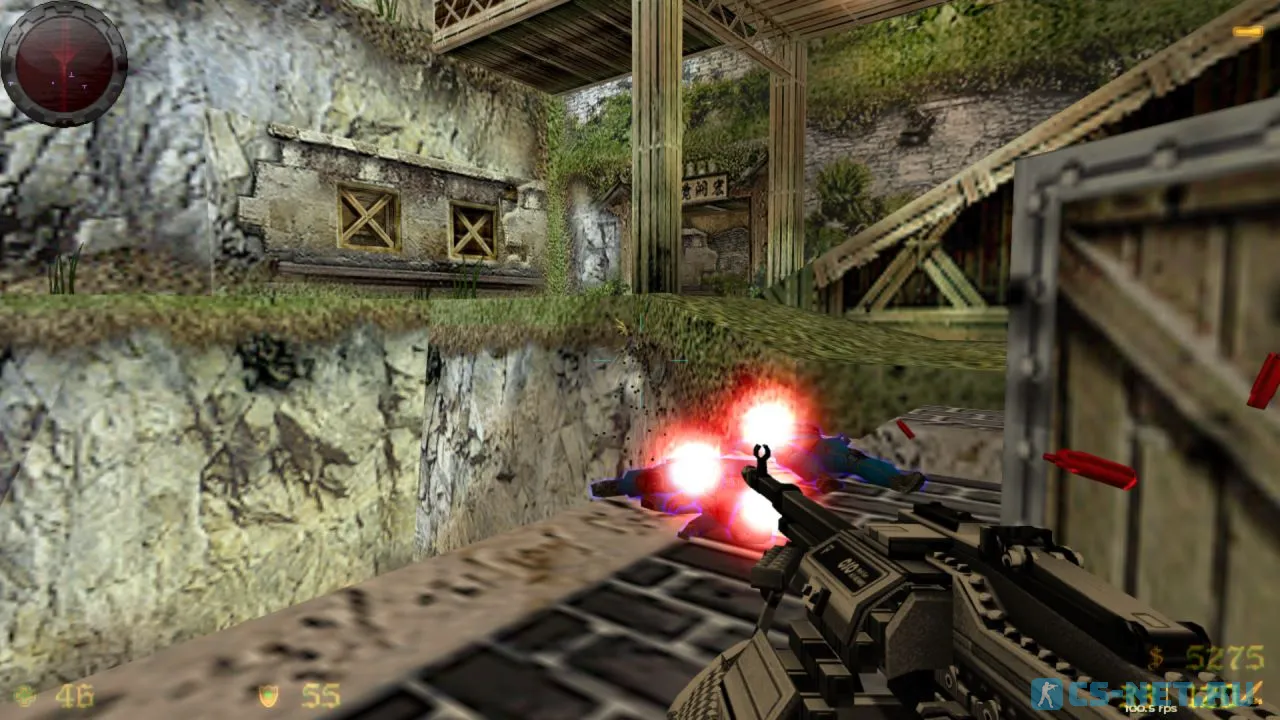1280x720 pixels.
Task: Click the radar compass in the corner
Action: coord(65,62)
